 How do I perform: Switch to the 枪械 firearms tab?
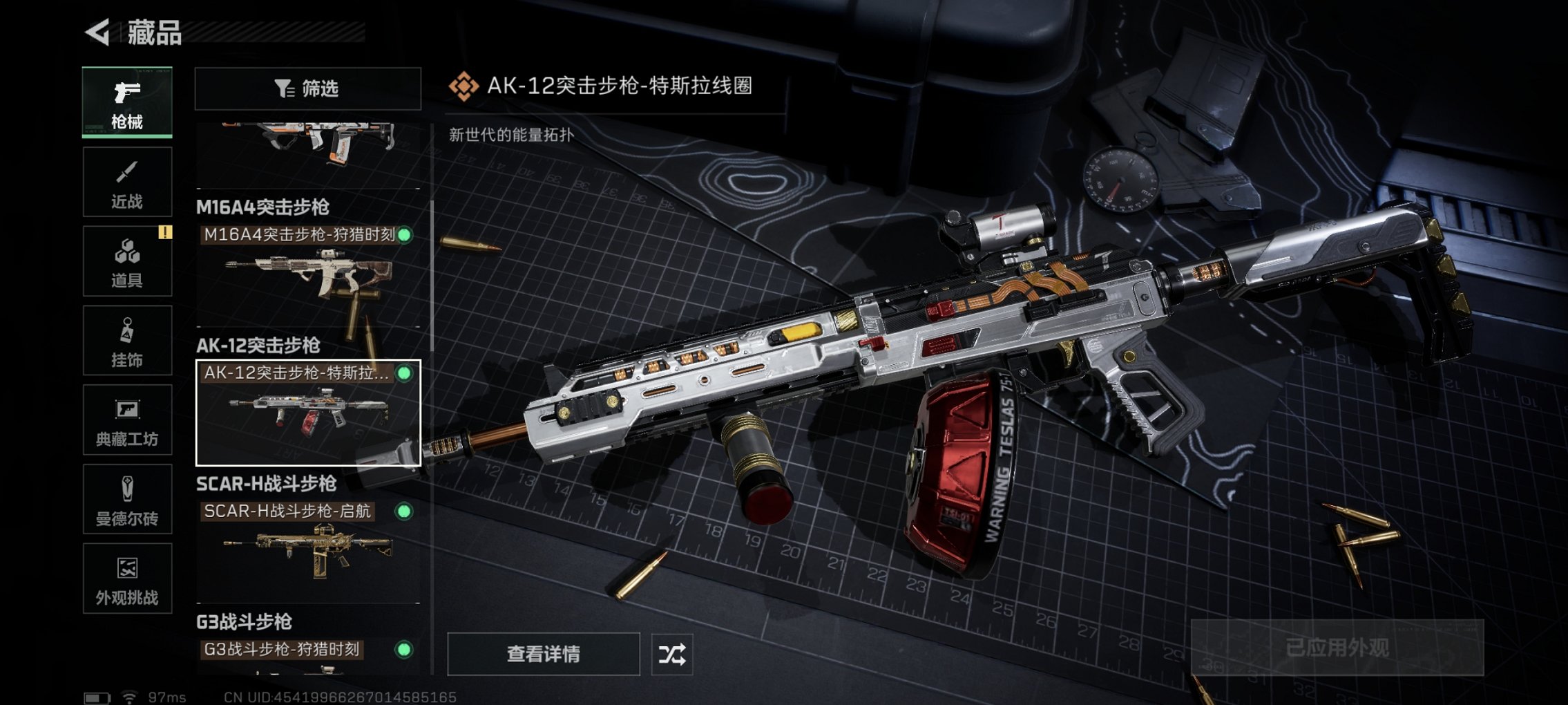tap(127, 102)
